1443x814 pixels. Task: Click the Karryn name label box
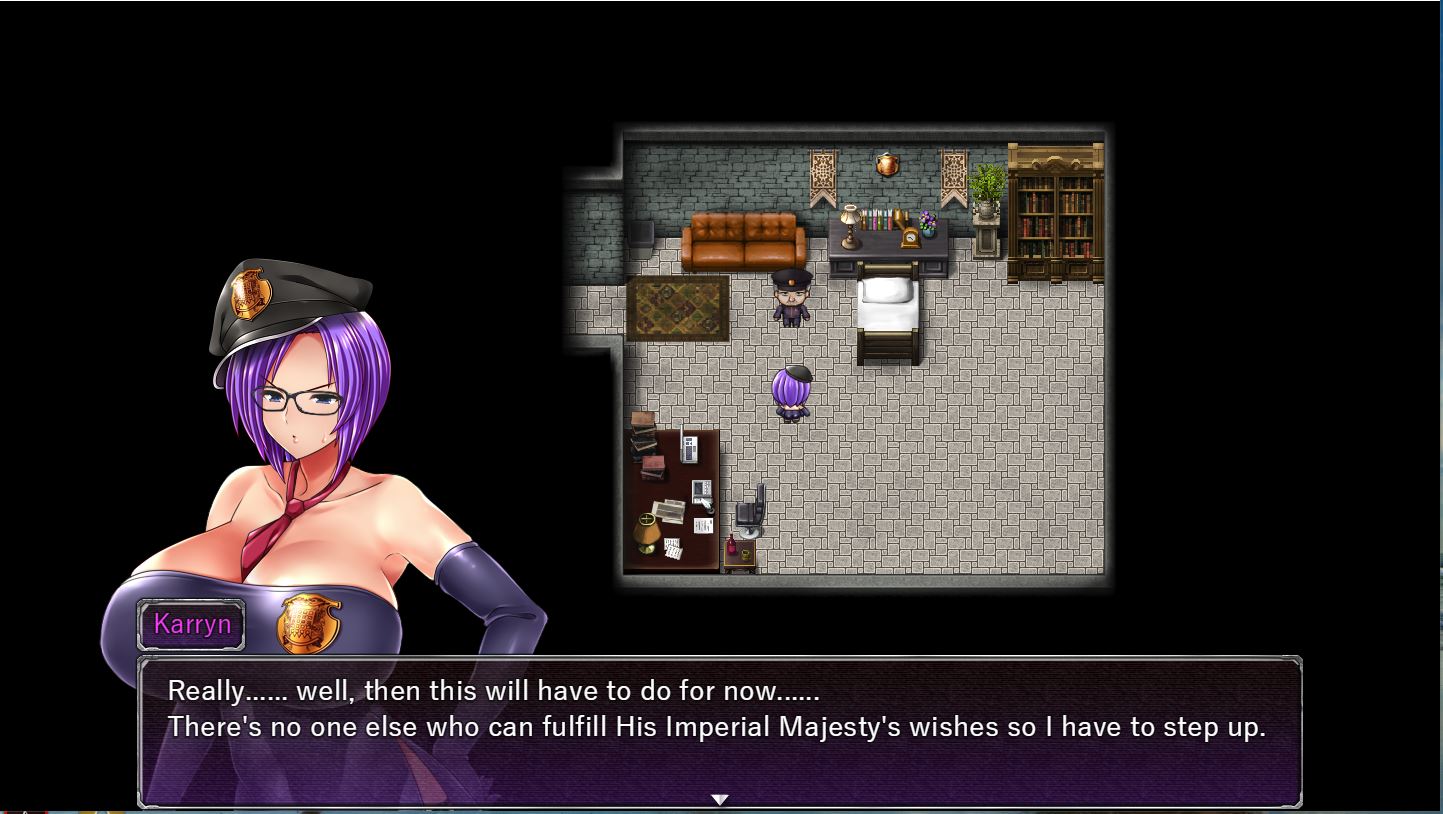point(190,623)
